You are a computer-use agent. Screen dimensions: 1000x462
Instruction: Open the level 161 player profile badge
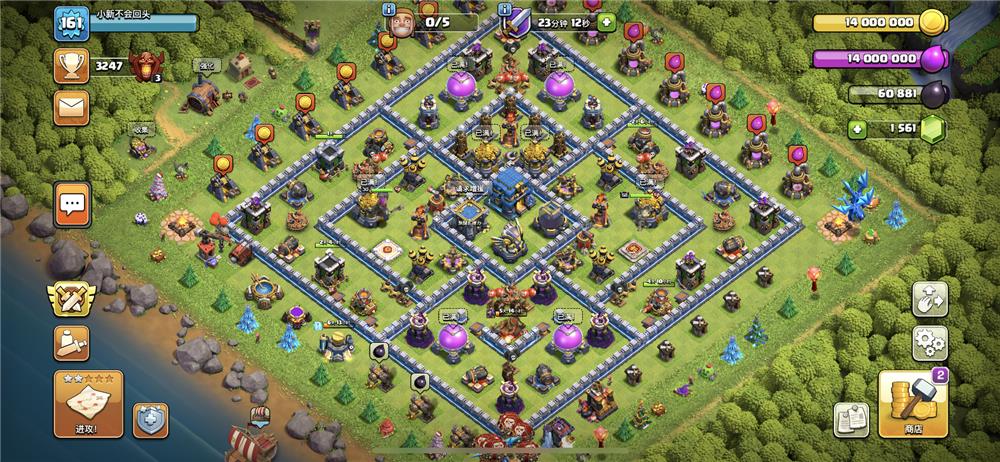point(72,22)
